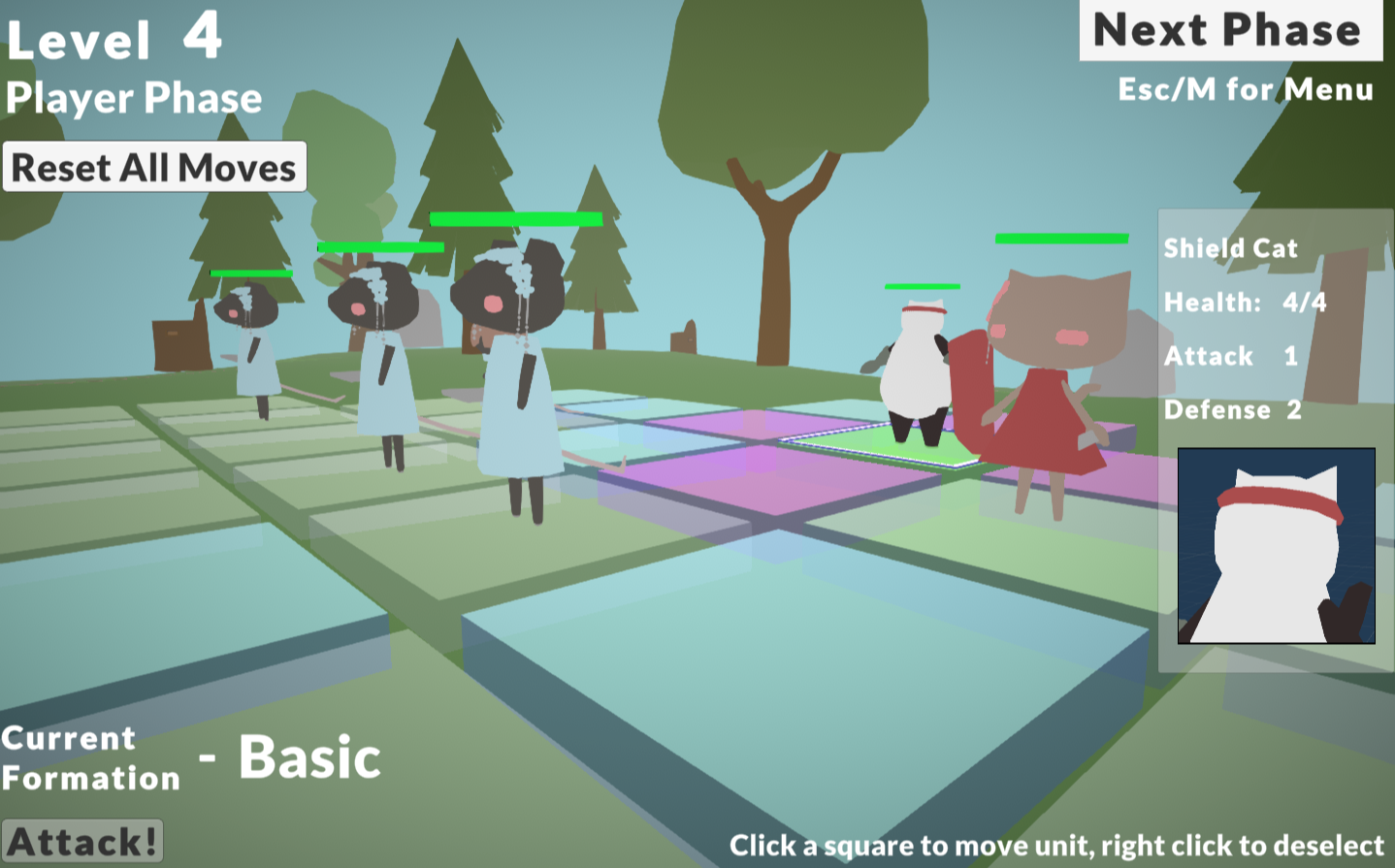
Task: Select the Shield Cat portrait thumbnail
Action: [1276, 546]
